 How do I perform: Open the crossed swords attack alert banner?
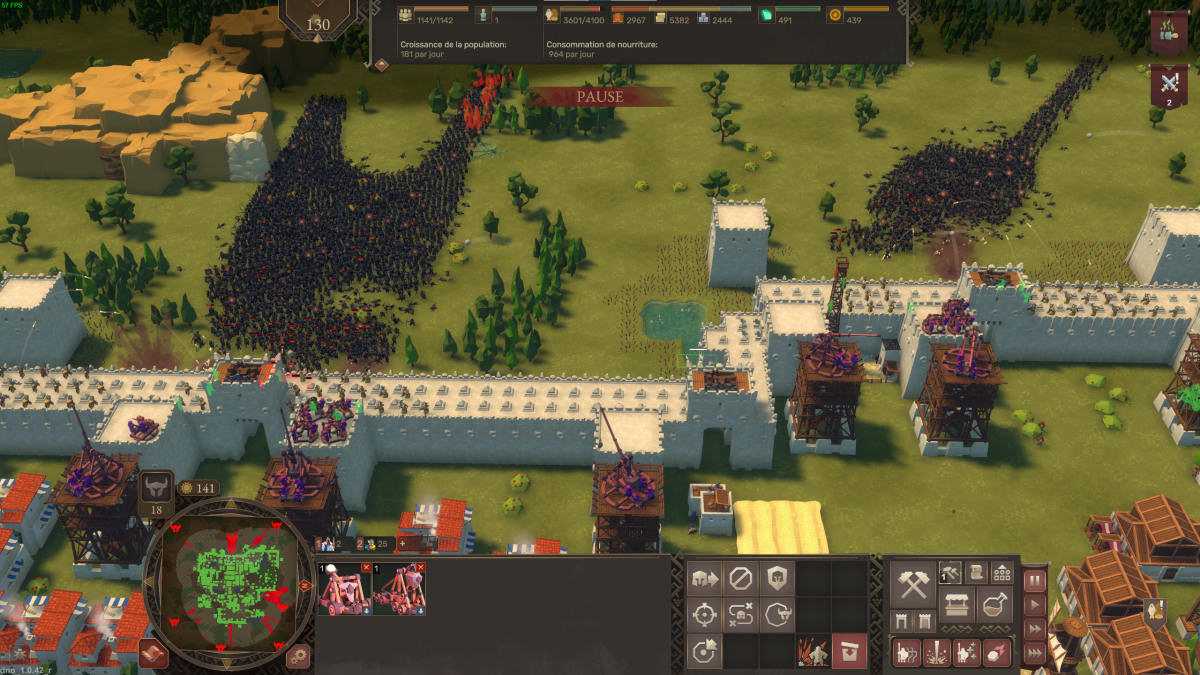[1168, 85]
